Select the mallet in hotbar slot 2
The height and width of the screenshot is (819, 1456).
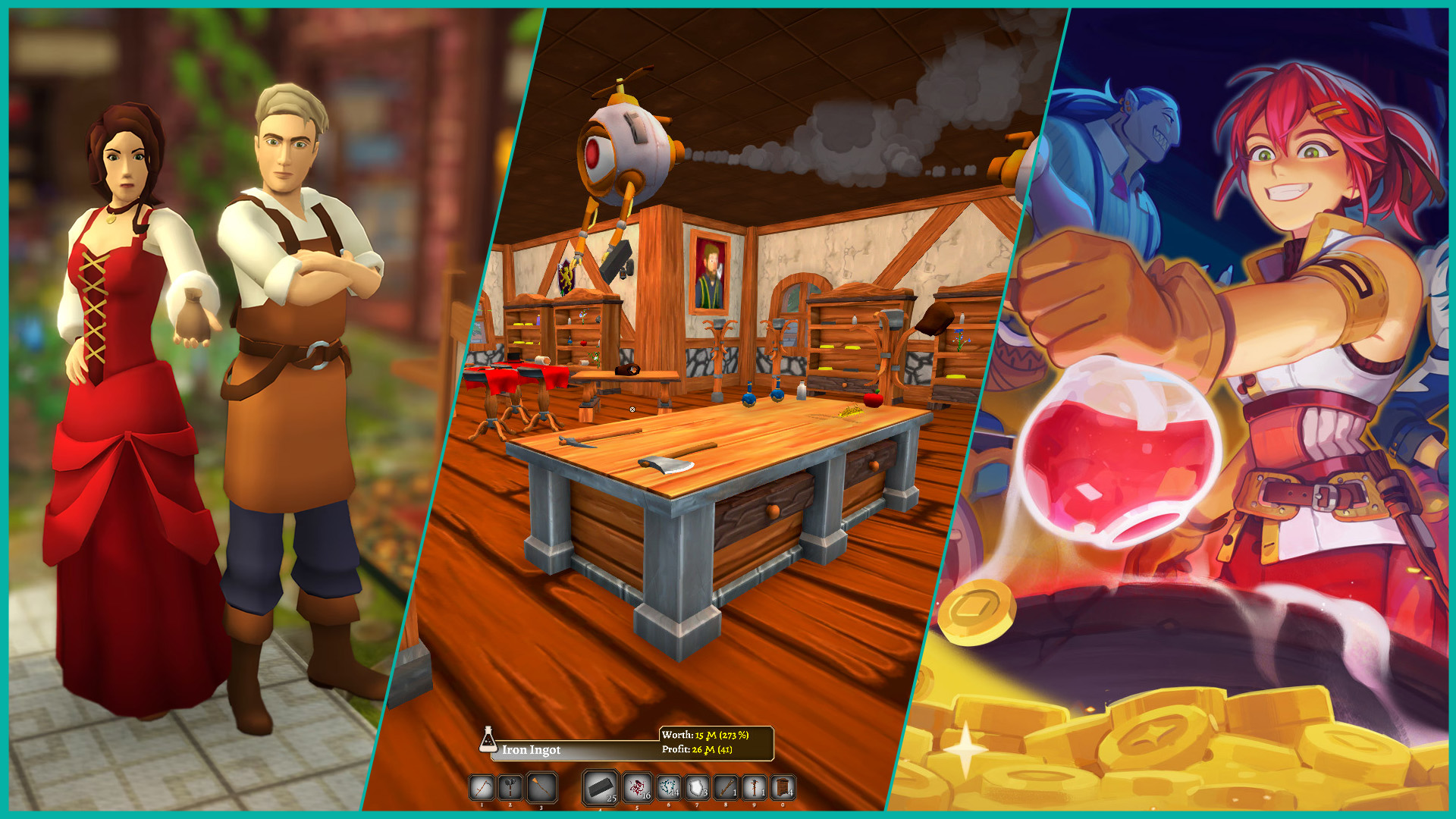click(509, 788)
